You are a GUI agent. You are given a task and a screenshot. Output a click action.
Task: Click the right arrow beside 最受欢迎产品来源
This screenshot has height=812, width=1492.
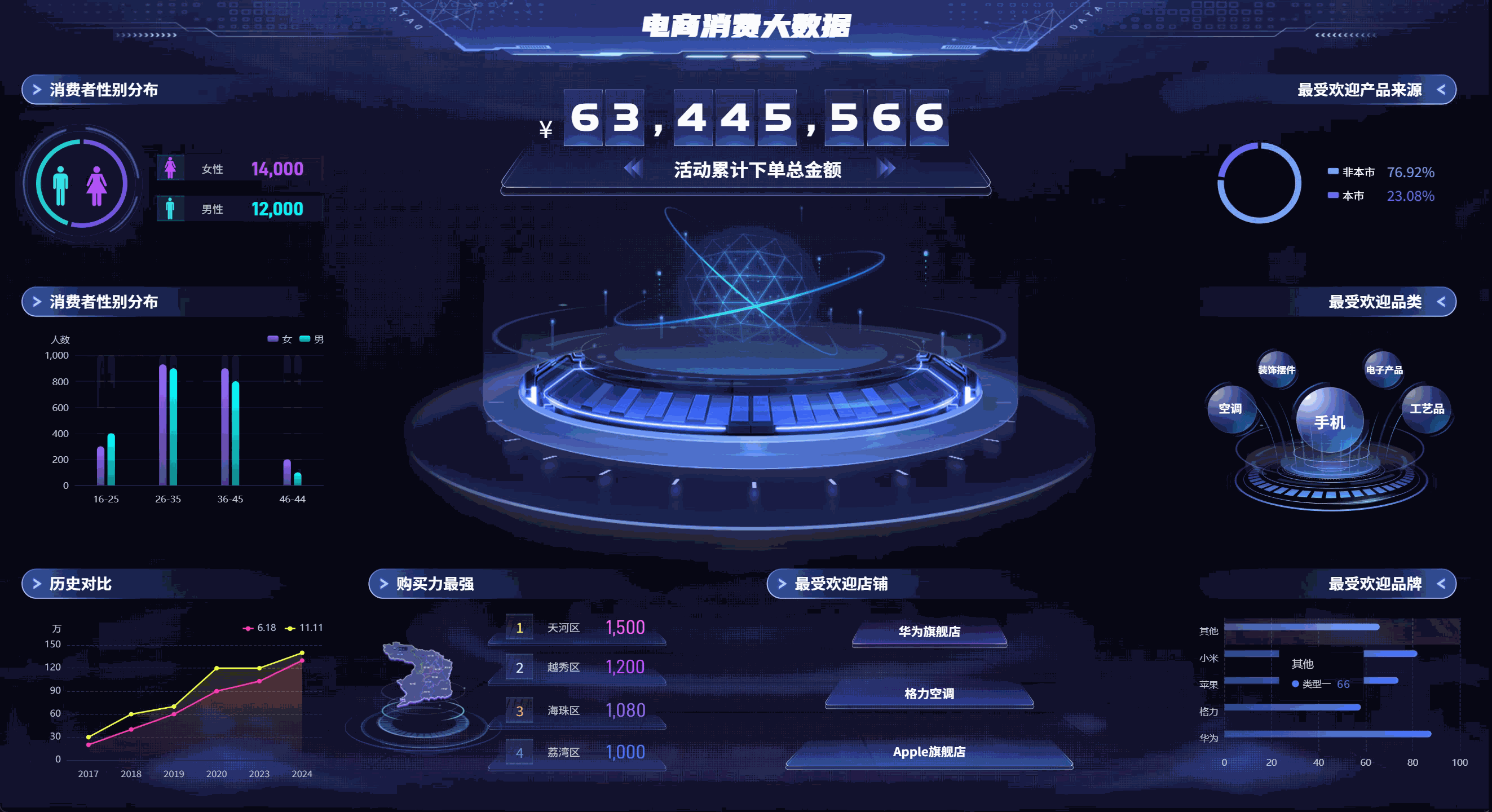point(1444,90)
